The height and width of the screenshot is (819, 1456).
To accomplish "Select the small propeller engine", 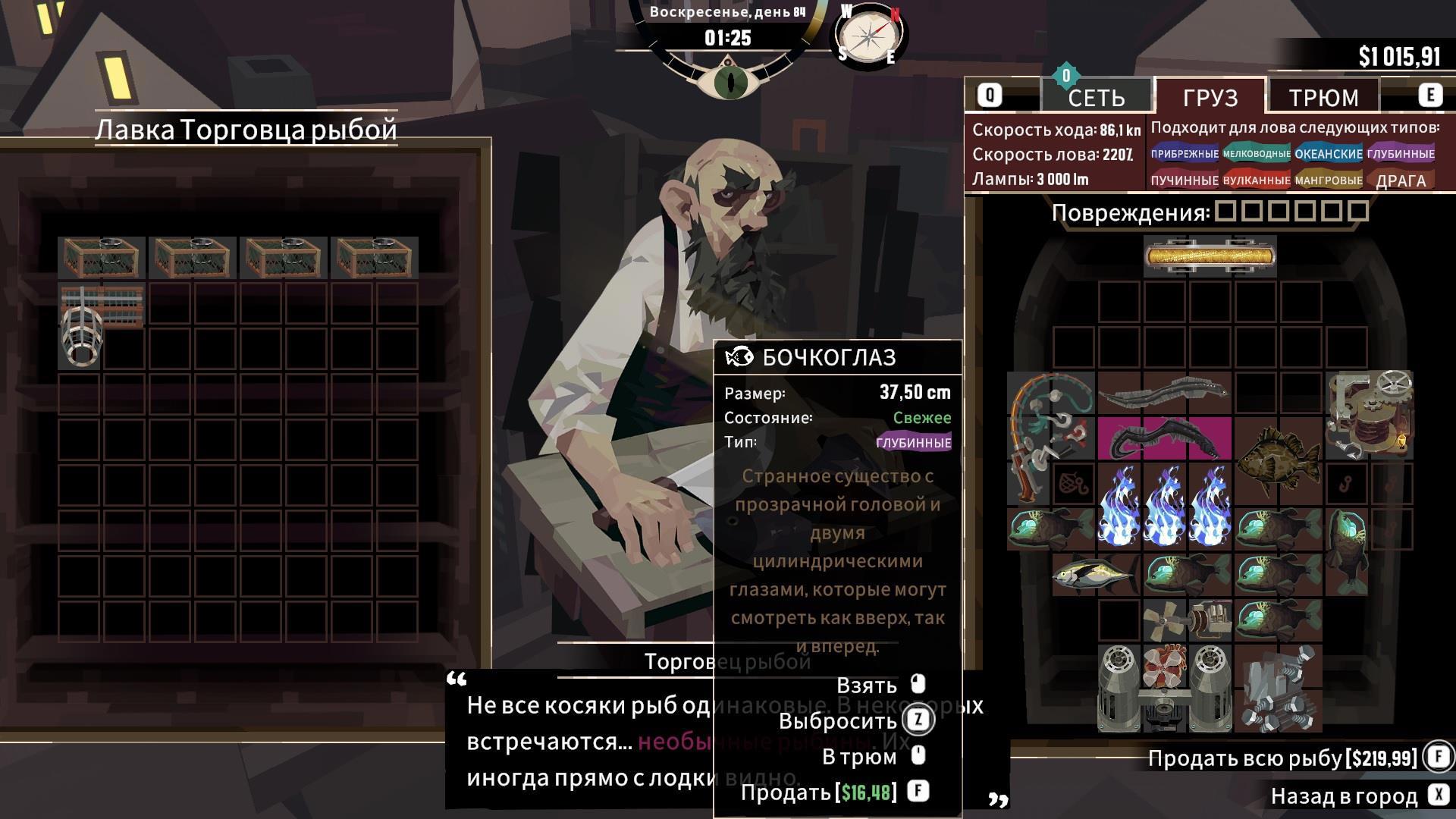I will (x=1187, y=620).
